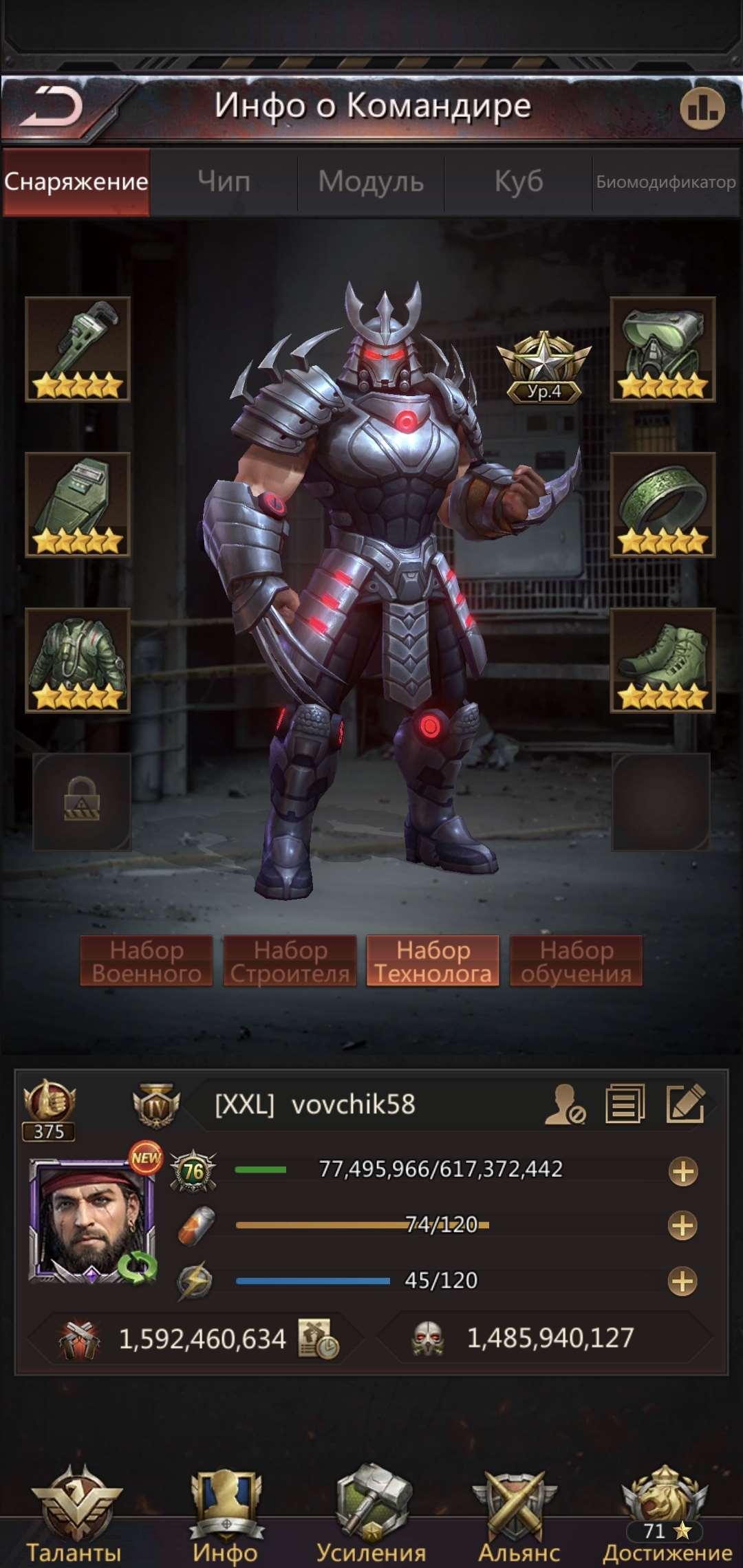Add commander experience with plus button
The height and width of the screenshot is (1568, 743).
click(x=682, y=1171)
